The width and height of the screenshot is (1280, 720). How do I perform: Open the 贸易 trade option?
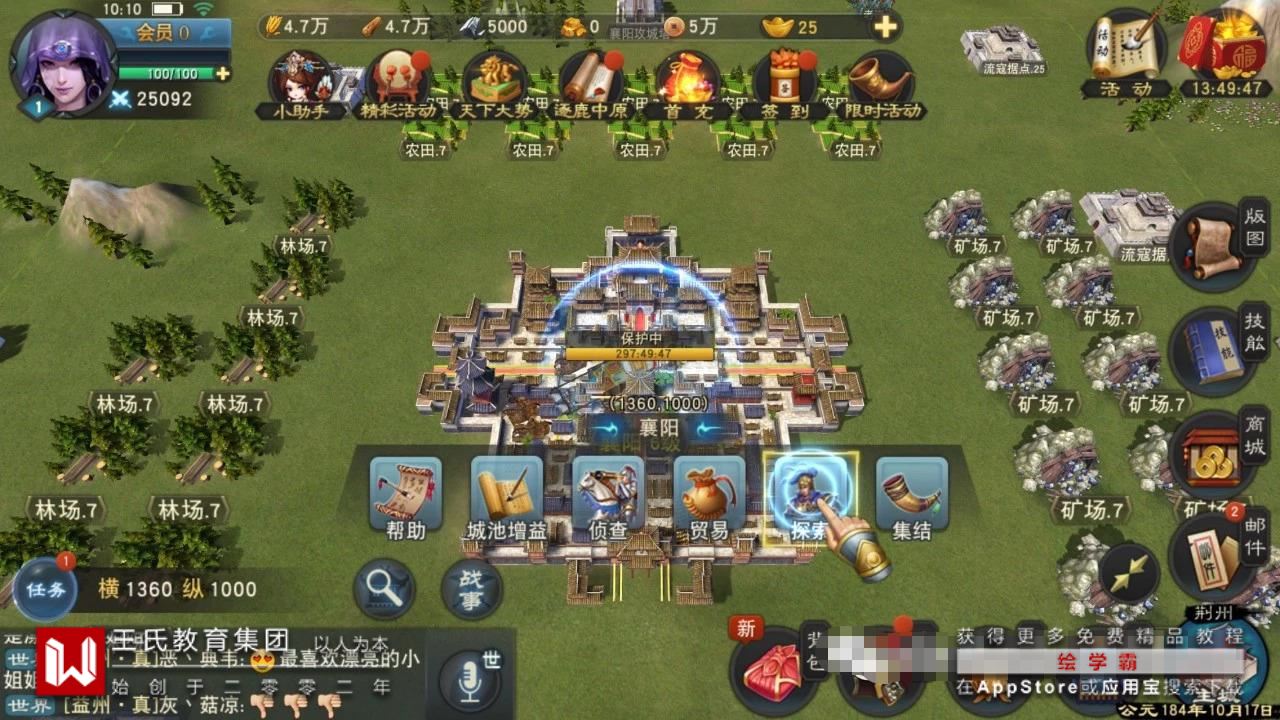tap(709, 497)
